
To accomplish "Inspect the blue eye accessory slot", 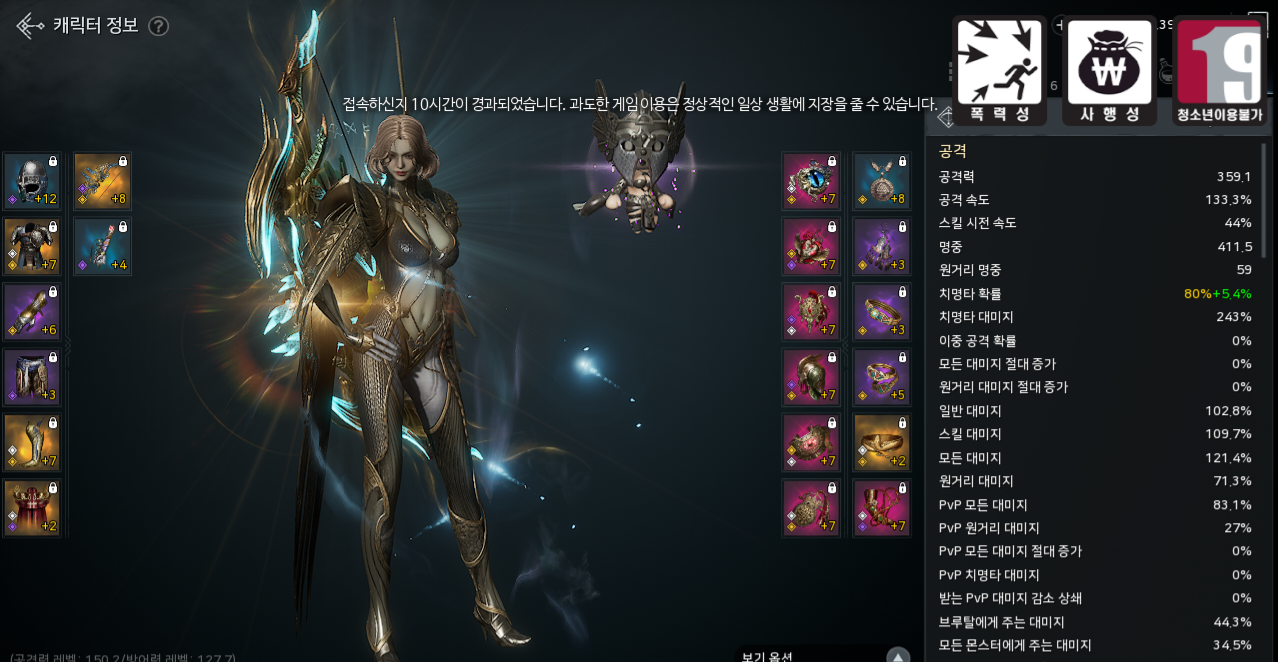I will click(811, 181).
